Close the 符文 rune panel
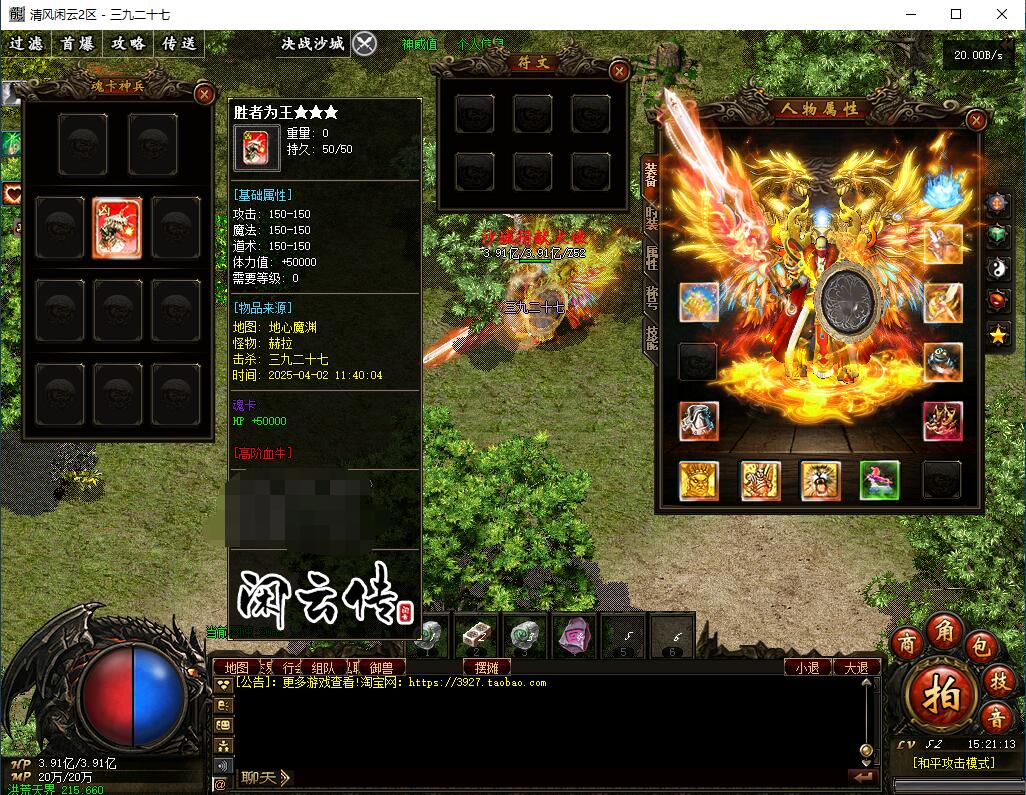This screenshot has height=795, width=1026. [620, 70]
